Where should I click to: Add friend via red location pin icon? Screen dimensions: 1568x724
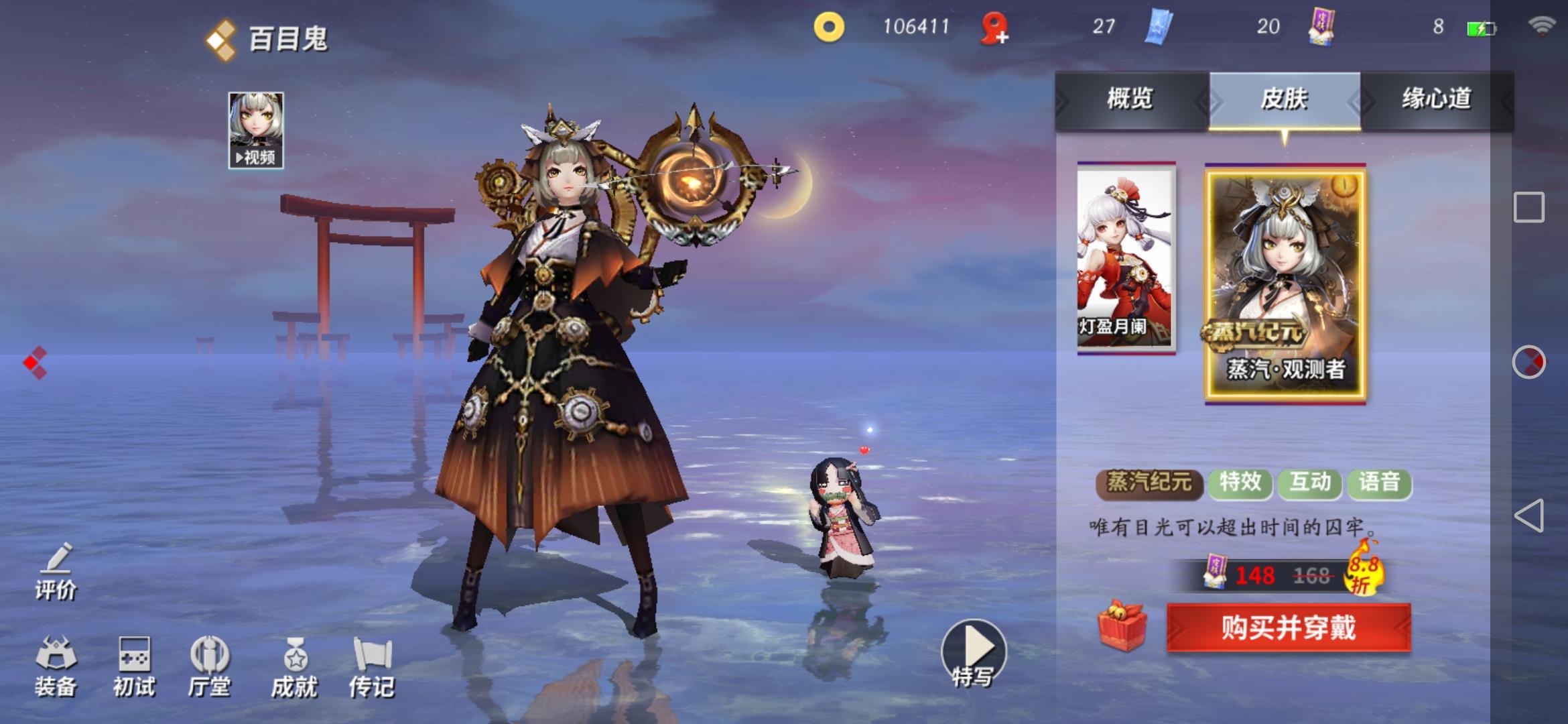click(x=994, y=28)
